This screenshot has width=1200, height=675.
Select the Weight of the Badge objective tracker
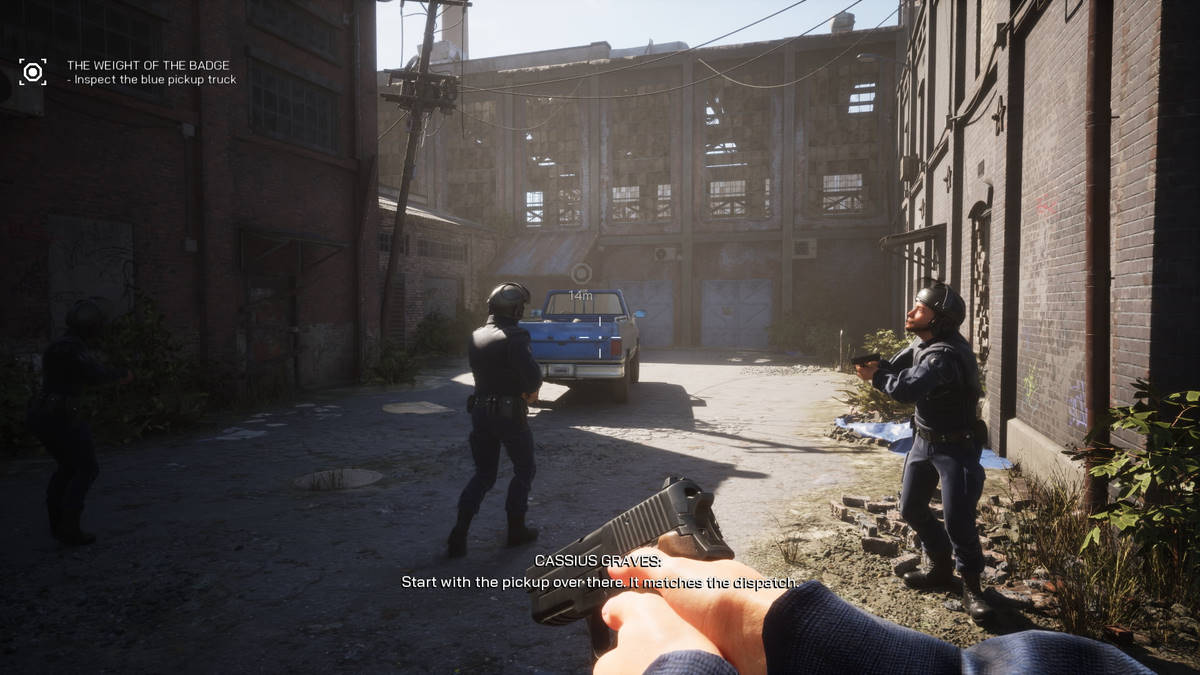click(150, 72)
